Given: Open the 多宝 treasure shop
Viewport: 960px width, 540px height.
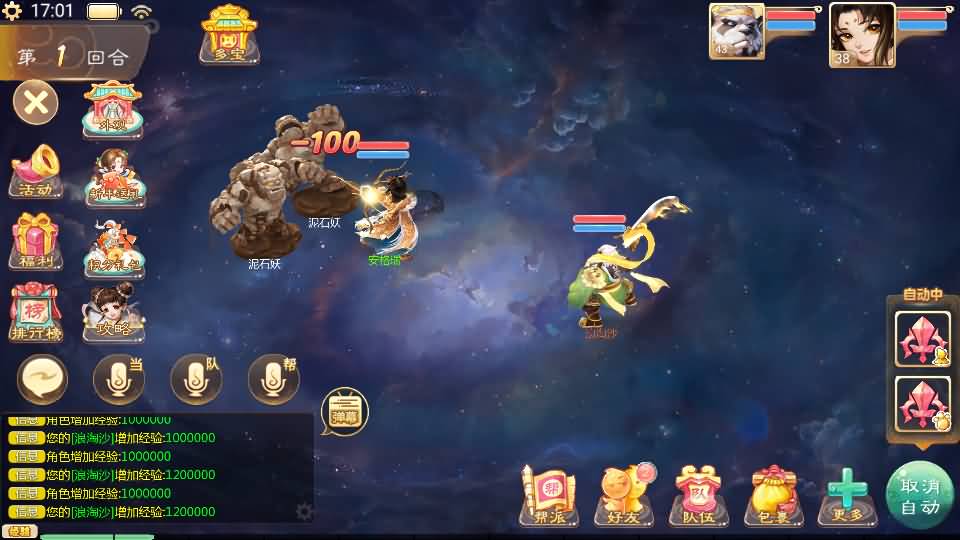Looking at the screenshot, I should pos(229,35).
